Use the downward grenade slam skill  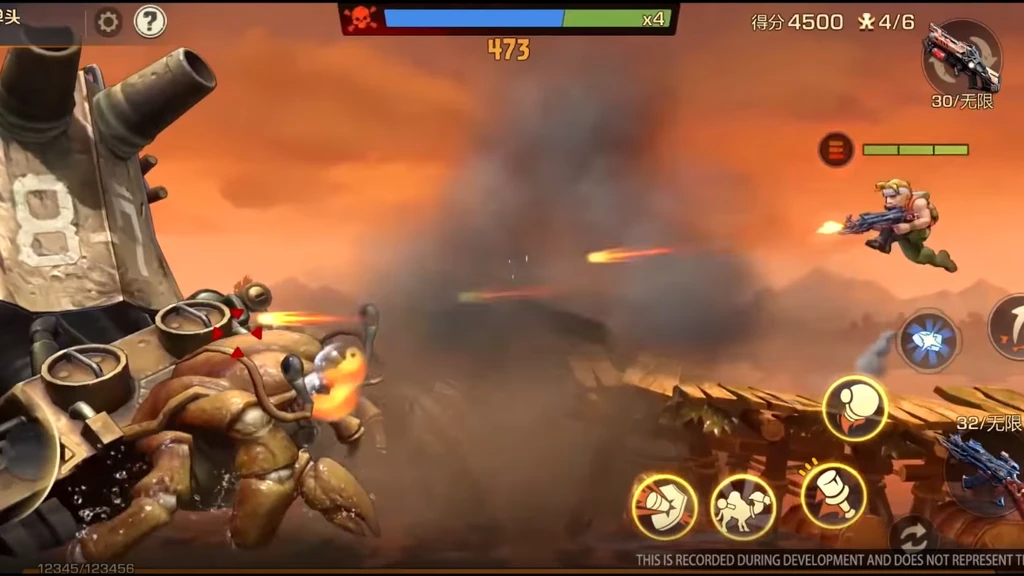[x=833, y=495]
